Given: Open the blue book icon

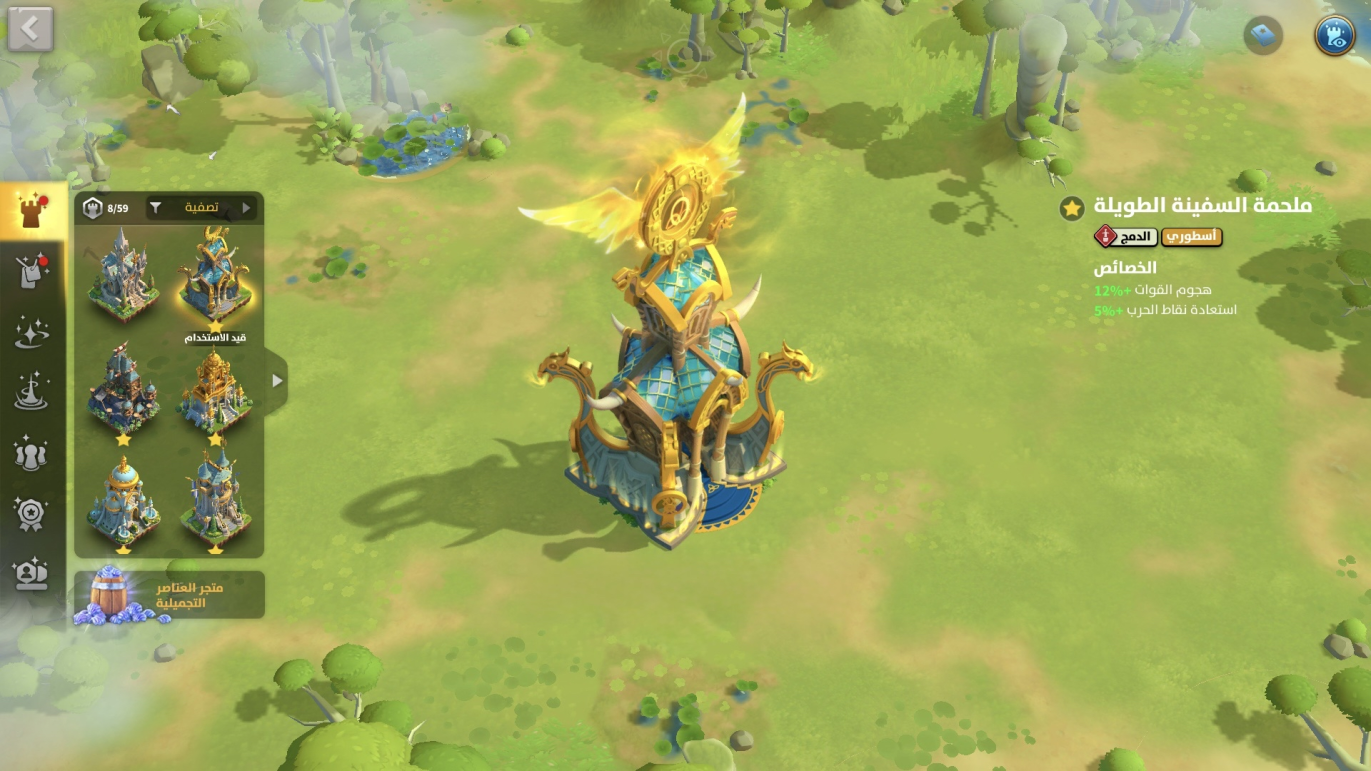Looking at the screenshot, I should coord(1263,37).
